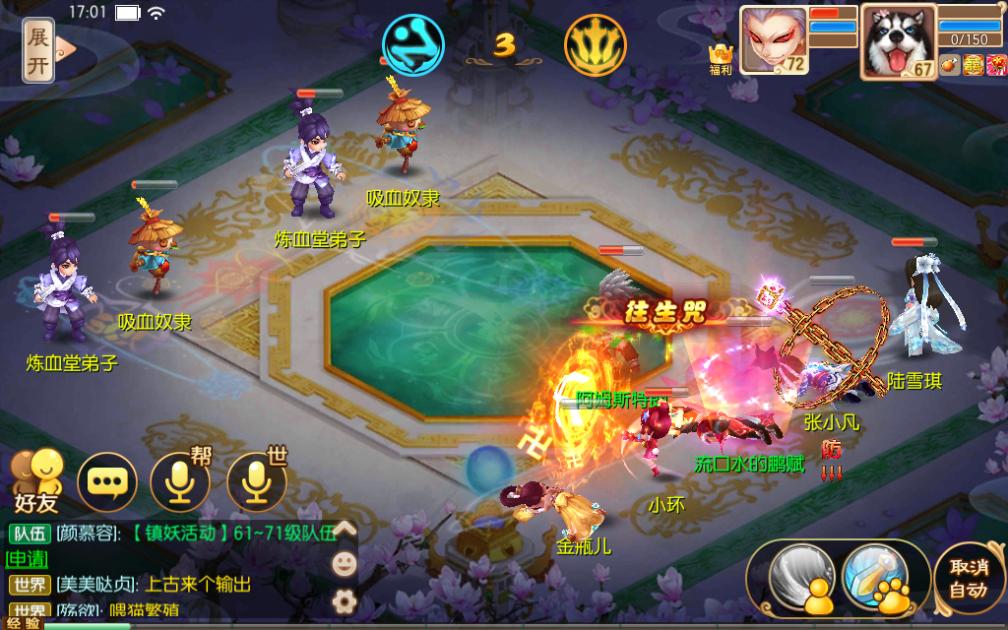Open the 福利 welfare crown icon
This screenshot has width=1008, height=630.
(719, 57)
